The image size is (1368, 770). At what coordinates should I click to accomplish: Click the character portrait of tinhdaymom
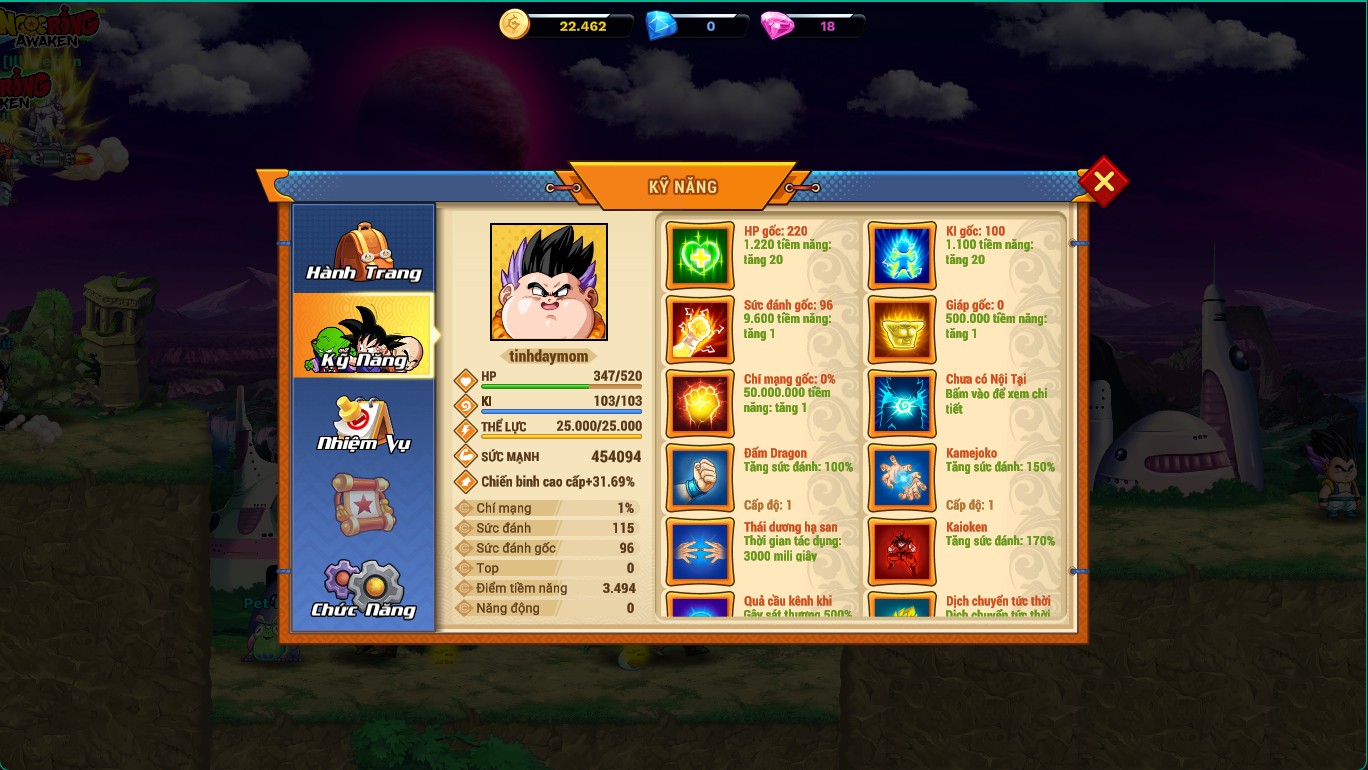[x=548, y=282]
